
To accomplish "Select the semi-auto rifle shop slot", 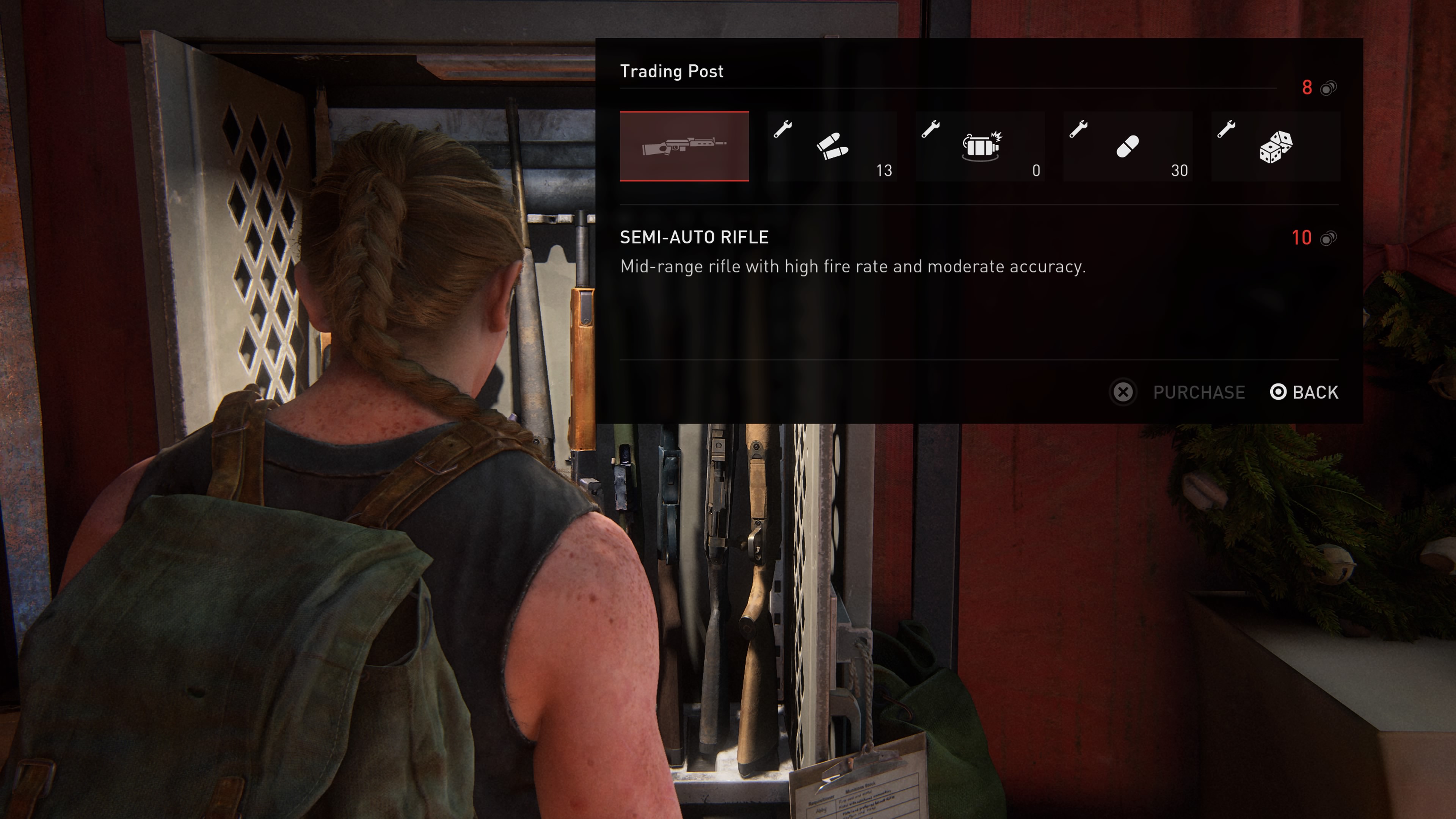I will point(684,146).
